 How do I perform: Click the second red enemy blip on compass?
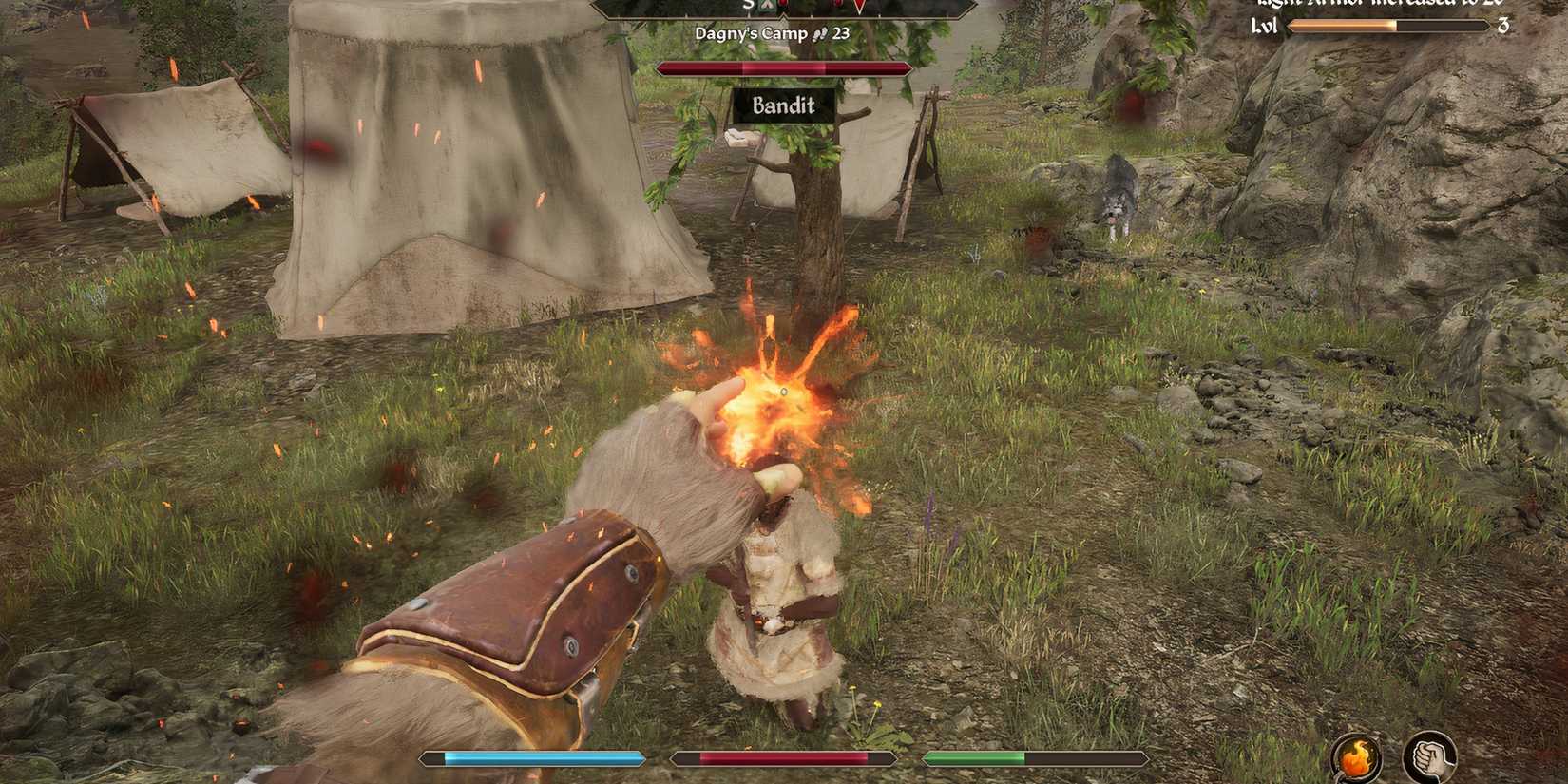click(836, 5)
